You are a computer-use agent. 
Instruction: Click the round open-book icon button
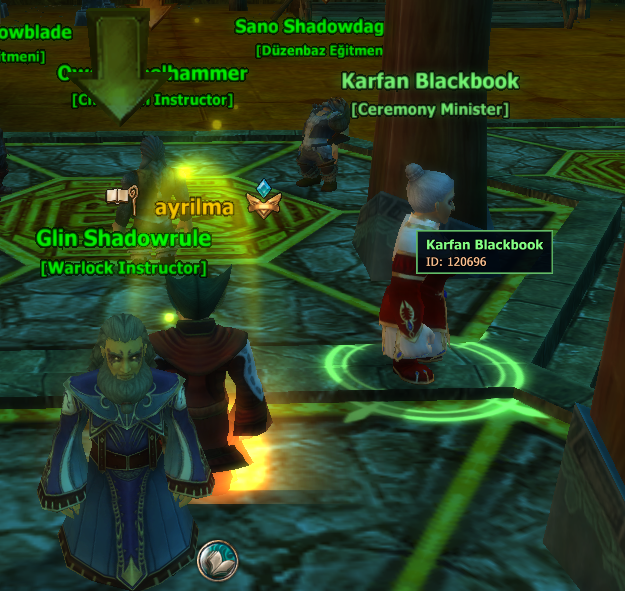[x=217, y=558]
